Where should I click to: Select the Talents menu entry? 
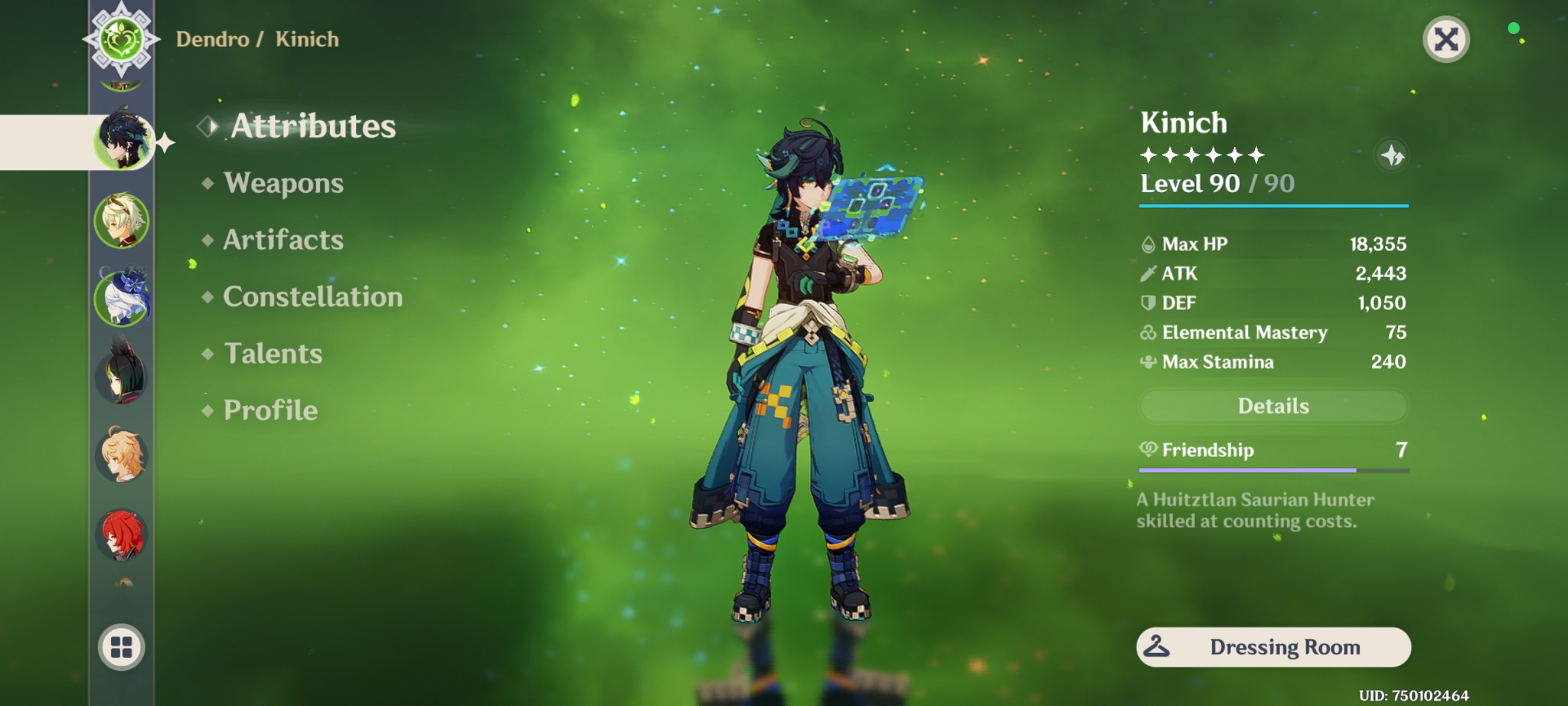(272, 354)
